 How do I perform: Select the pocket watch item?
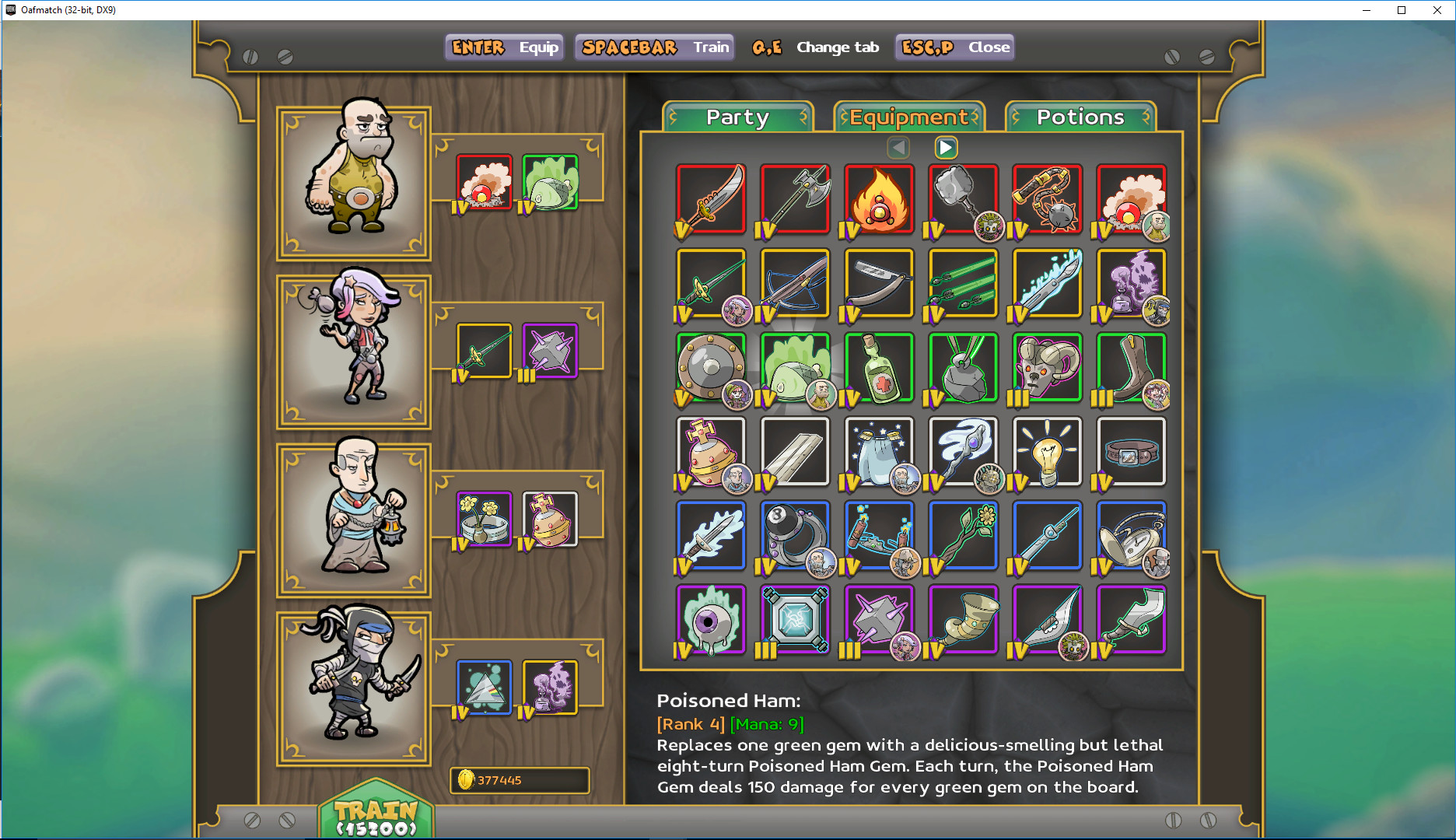pyautogui.click(x=1130, y=536)
